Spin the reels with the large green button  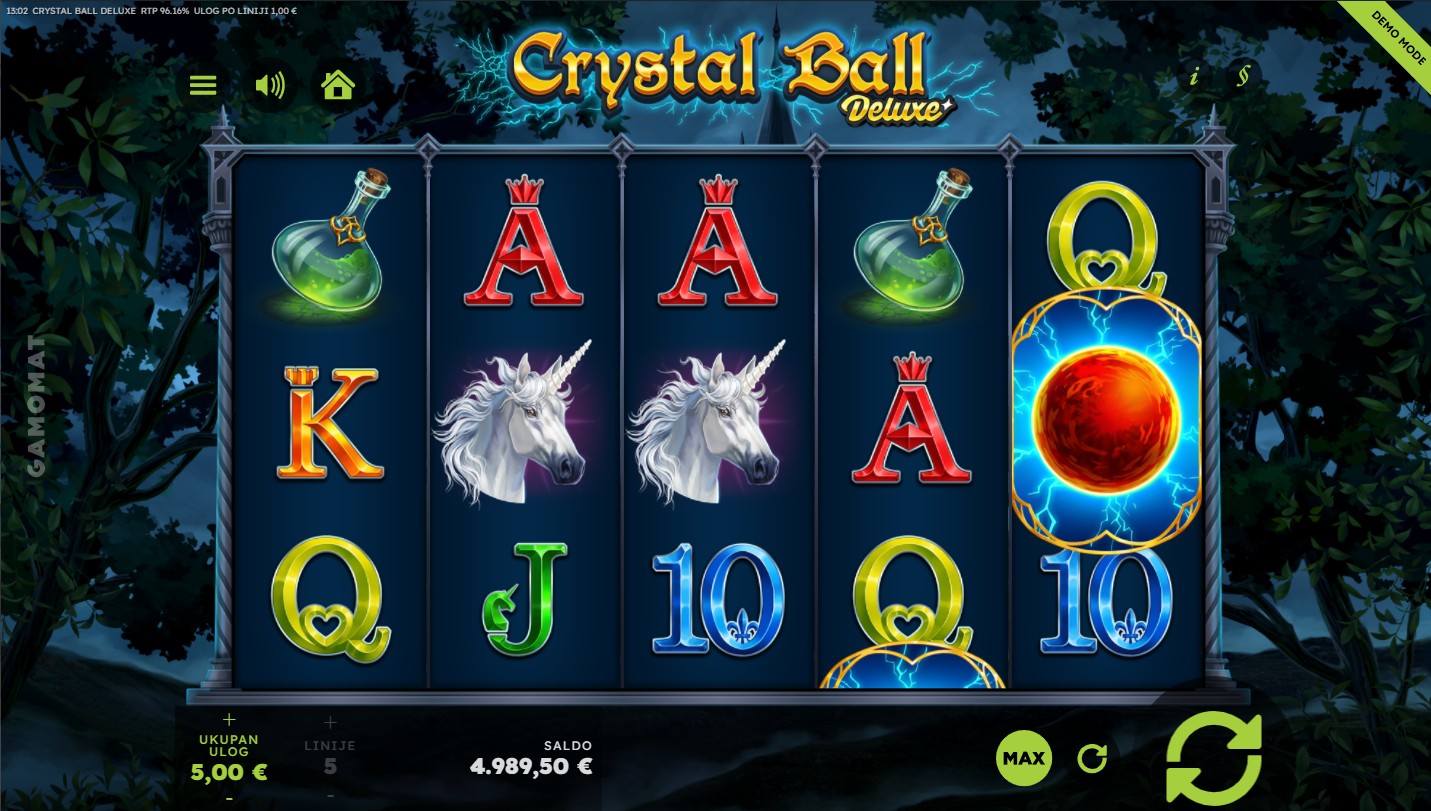(x=1214, y=759)
